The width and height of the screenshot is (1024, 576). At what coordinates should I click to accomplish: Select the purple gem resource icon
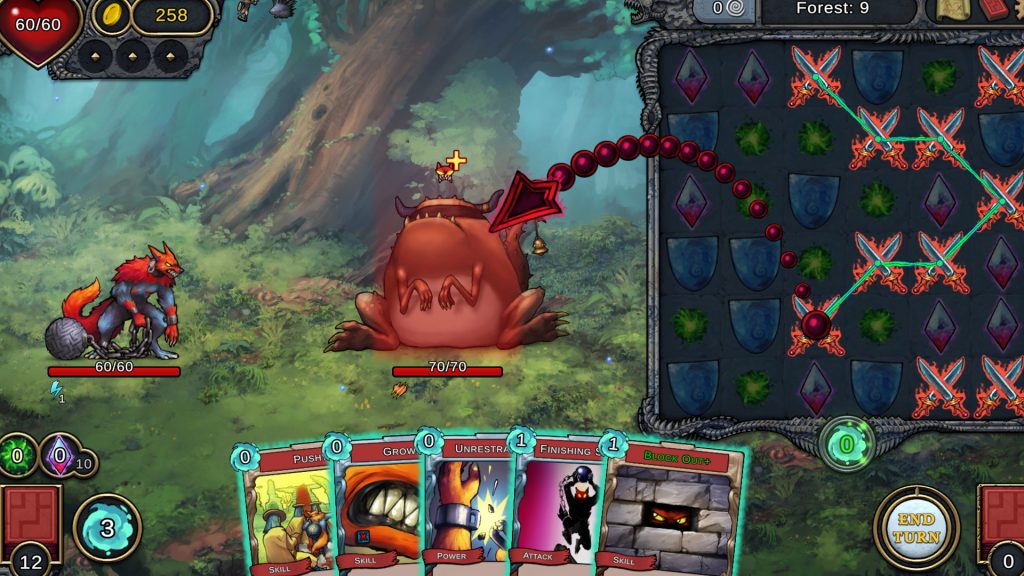point(59,455)
